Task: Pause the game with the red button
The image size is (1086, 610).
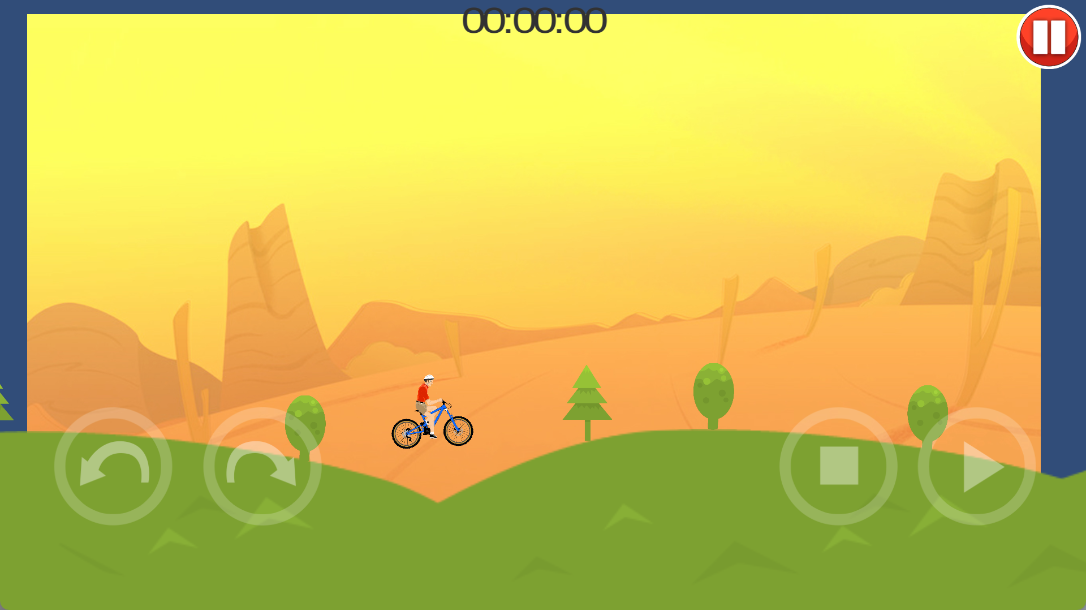Action: (x=1049, y=37)
